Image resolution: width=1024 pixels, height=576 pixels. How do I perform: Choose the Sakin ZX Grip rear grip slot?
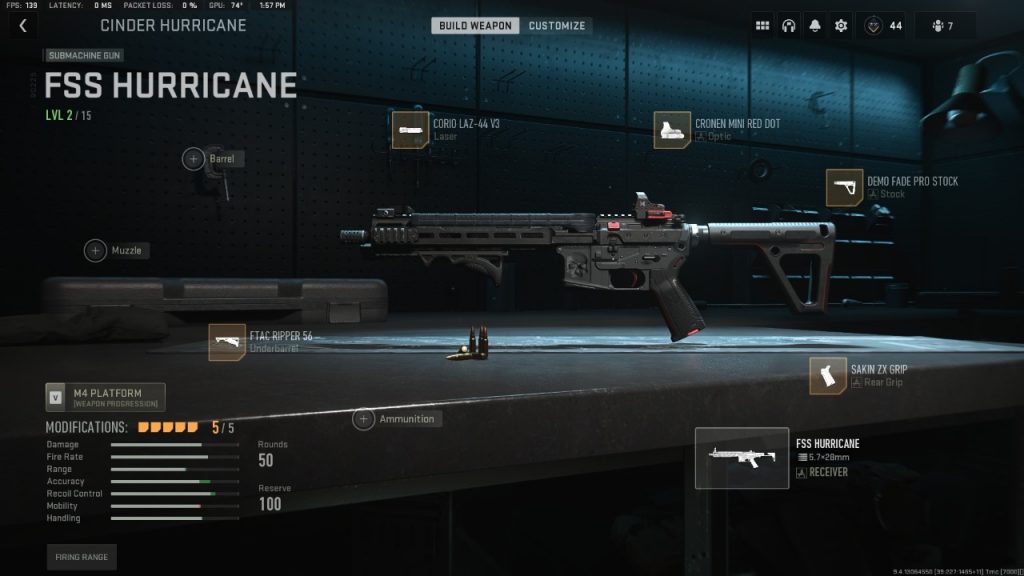[827, 375]
